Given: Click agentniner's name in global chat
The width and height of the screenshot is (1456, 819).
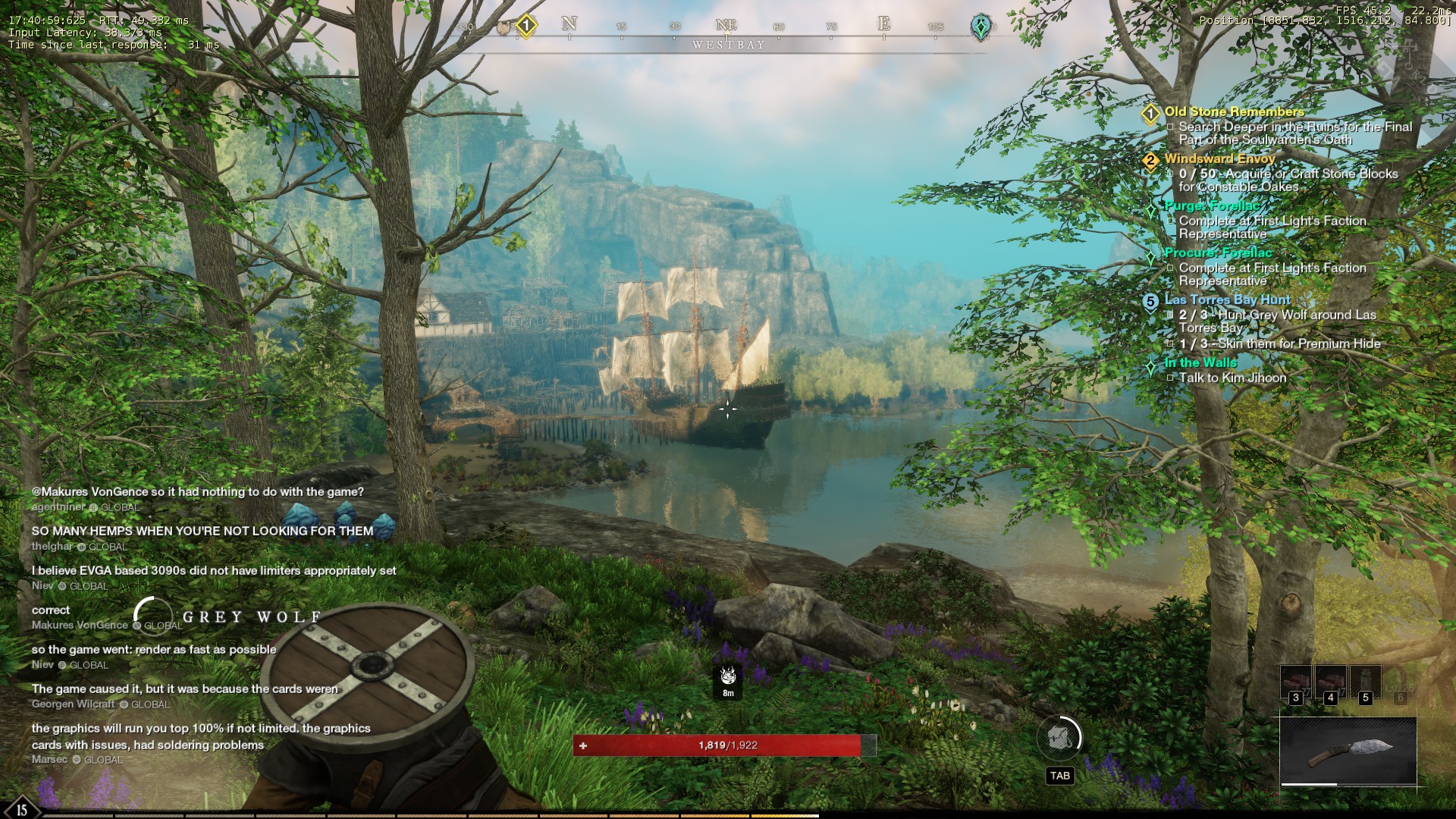Looking at the screenshot, I should click(x=58, y=507).
